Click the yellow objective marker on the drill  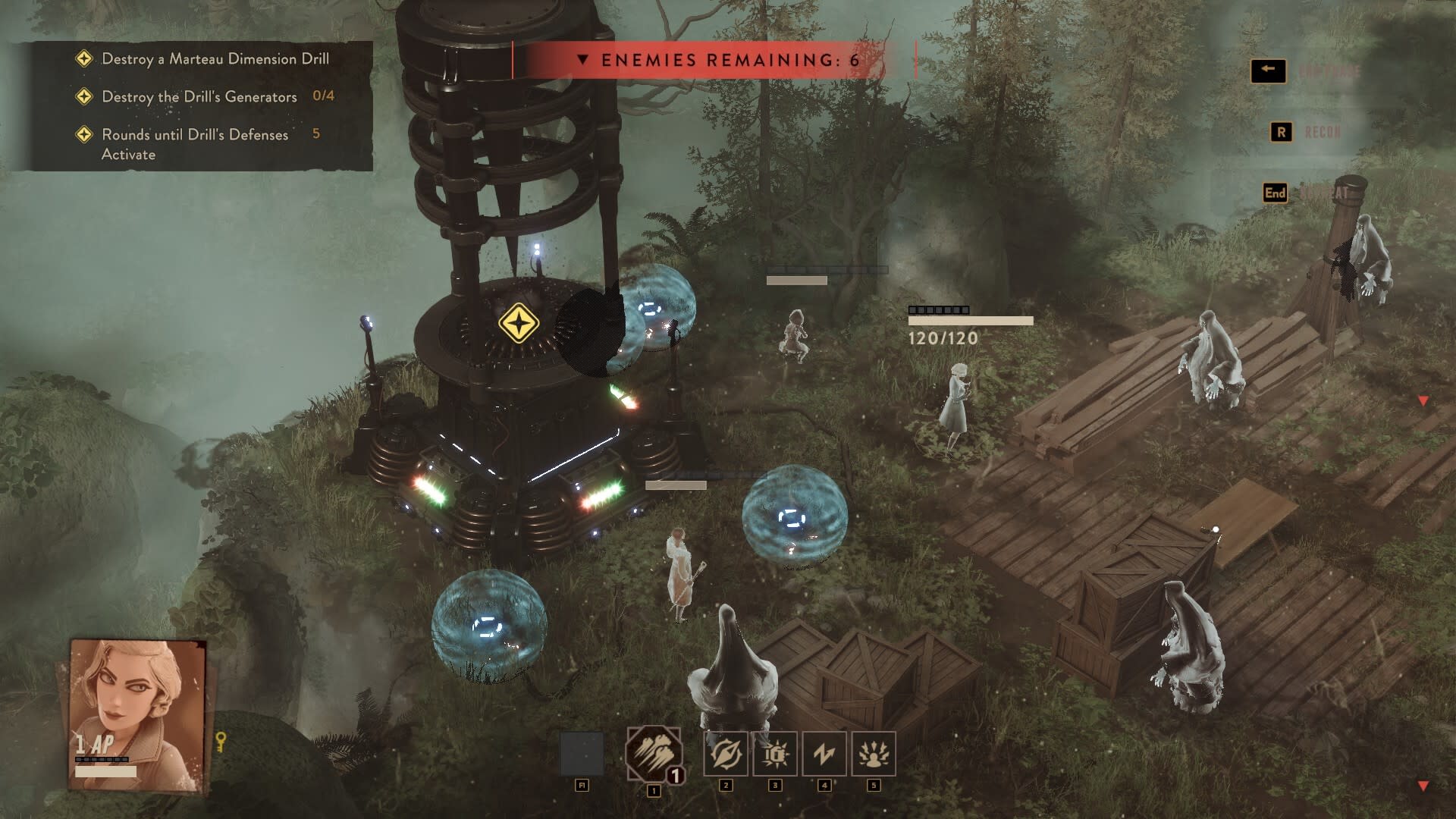519,324
